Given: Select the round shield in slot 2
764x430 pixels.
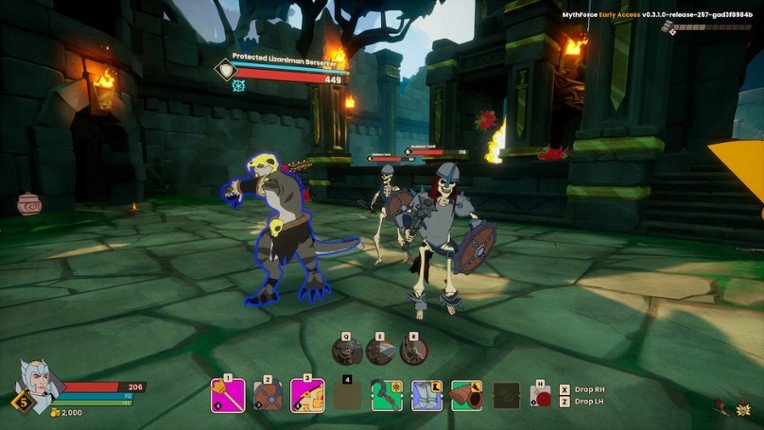Looking at the screenshot, I should [267, 396].
